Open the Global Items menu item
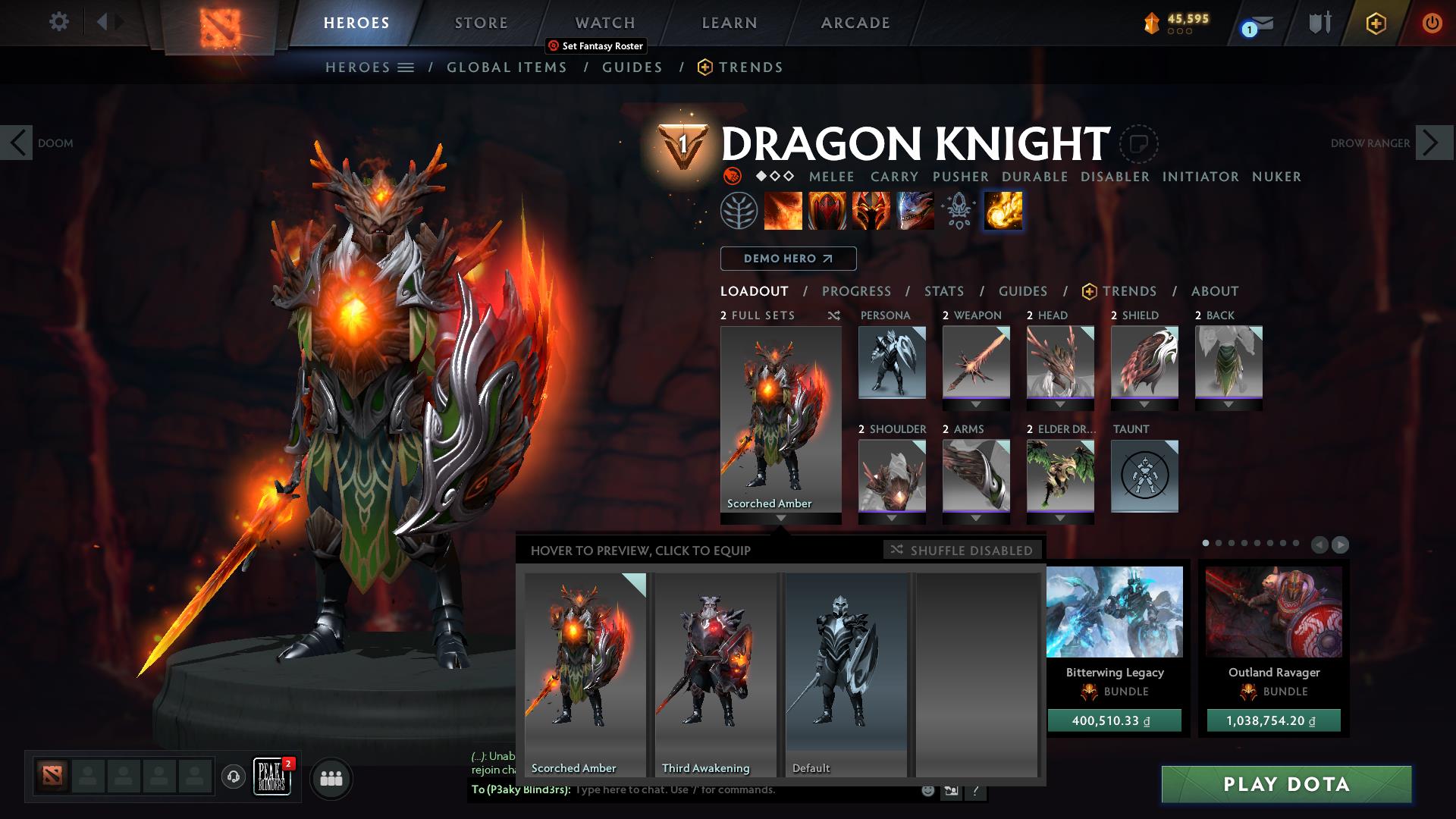The width and height of the screenshot is (1456, 819). (507, 67)
